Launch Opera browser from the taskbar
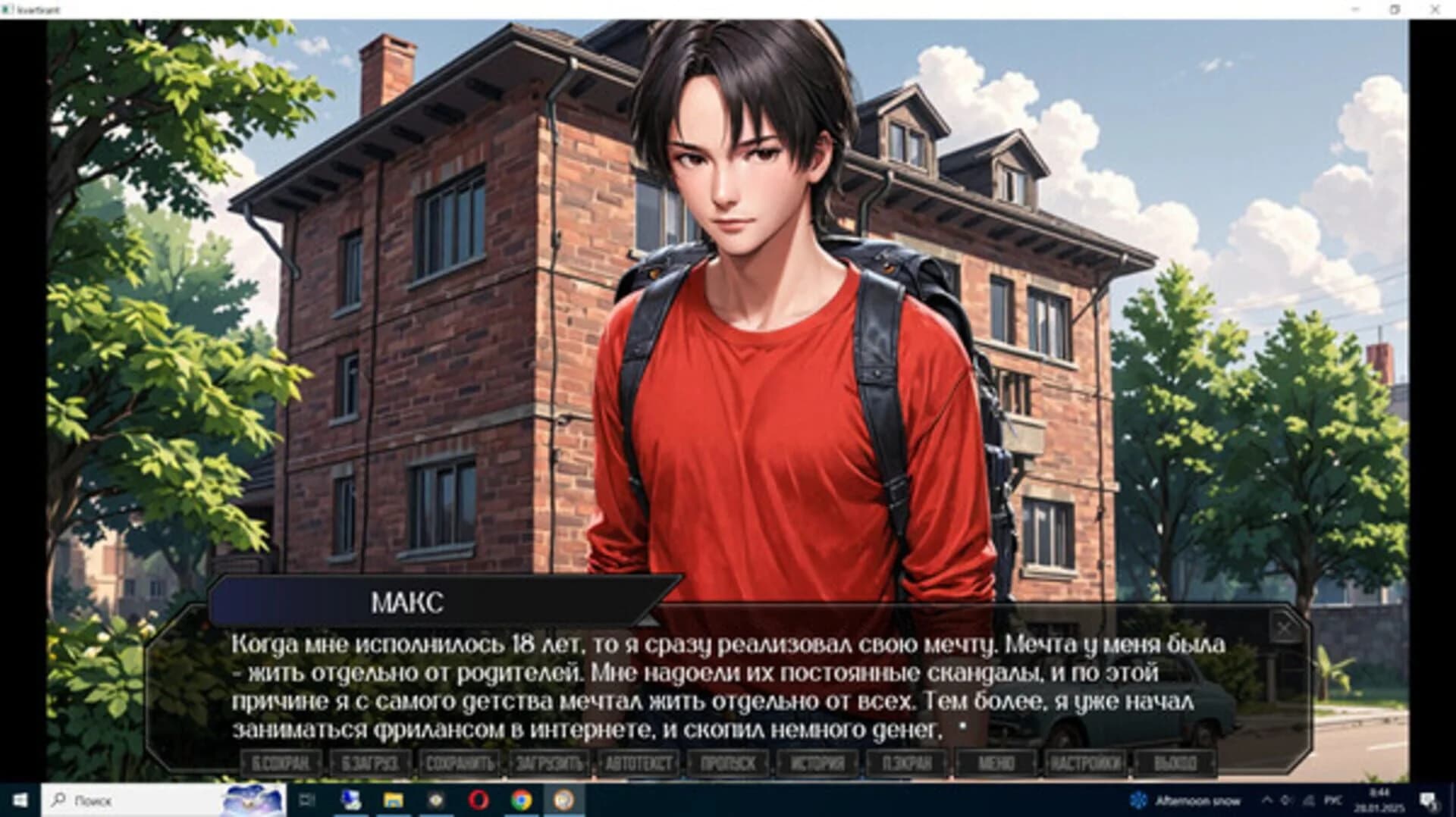This screenshot has height=817, width=1456. tap(478, 801)
